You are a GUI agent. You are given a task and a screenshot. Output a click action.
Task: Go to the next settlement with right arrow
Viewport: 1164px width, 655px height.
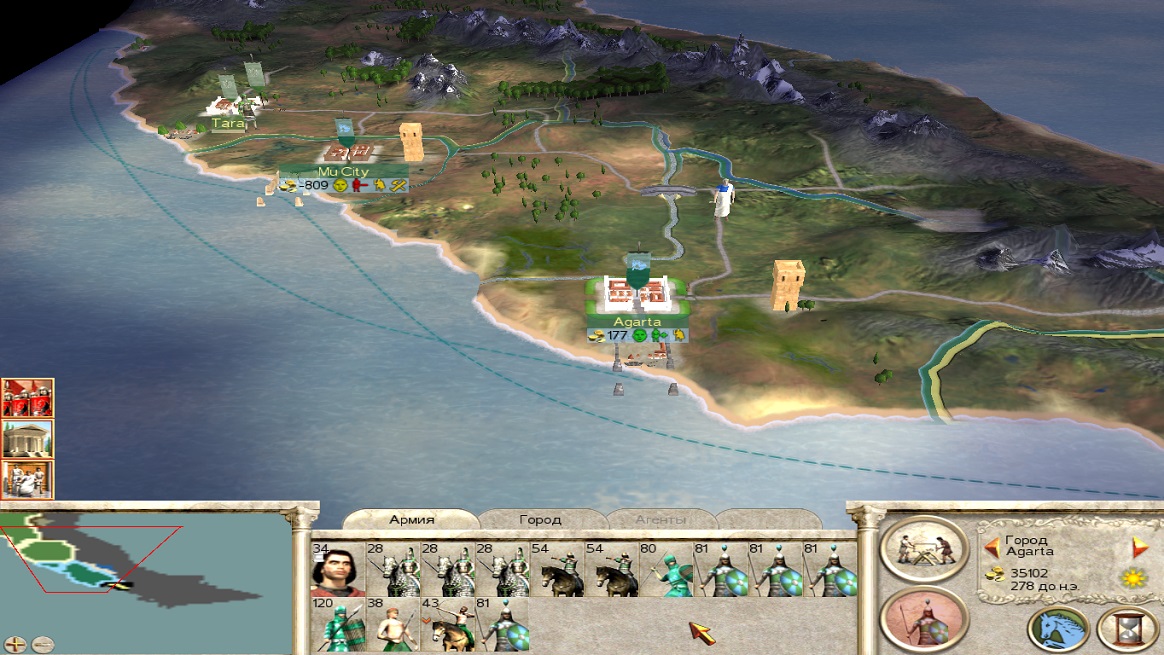pos(1139,547)
